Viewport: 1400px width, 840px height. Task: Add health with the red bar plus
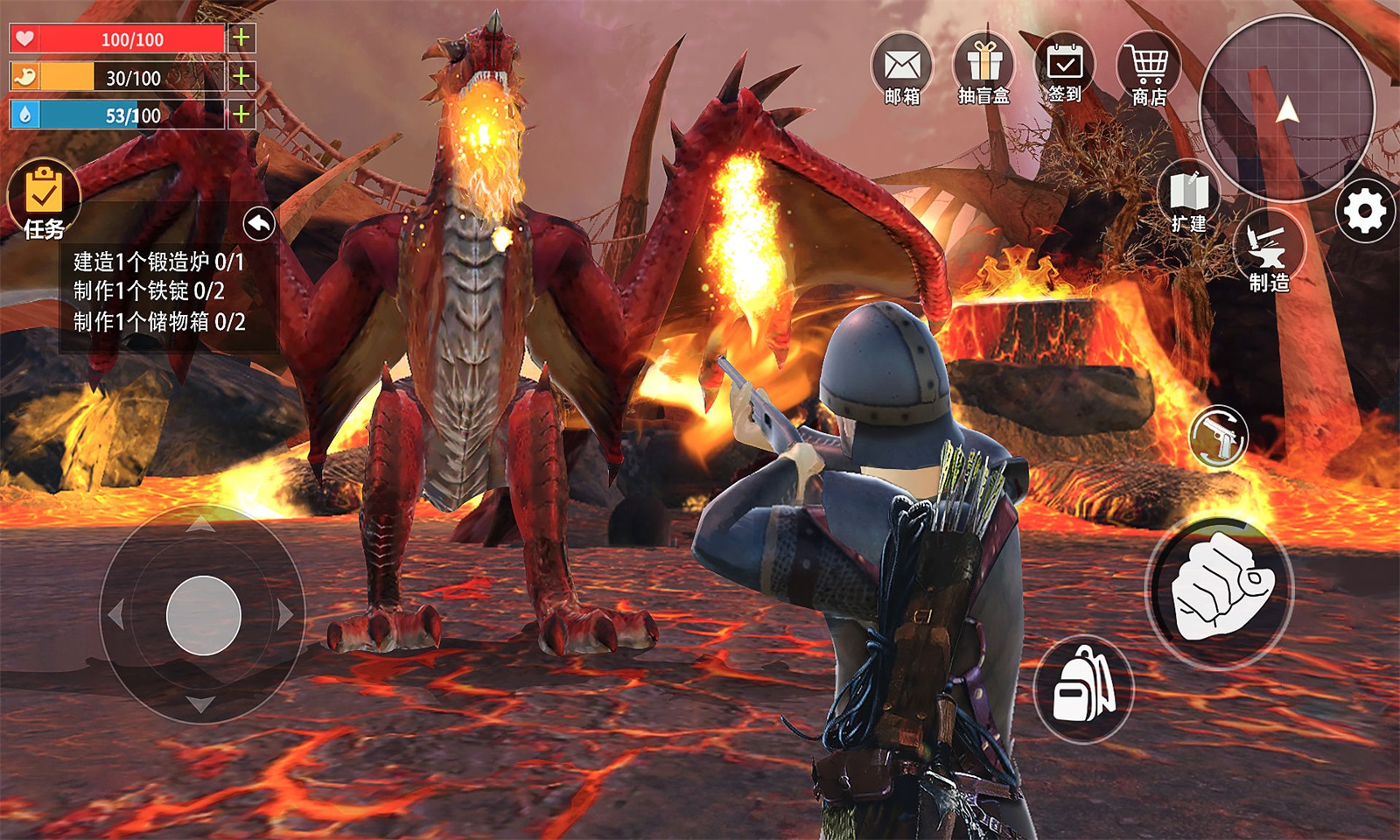point(241,38)
